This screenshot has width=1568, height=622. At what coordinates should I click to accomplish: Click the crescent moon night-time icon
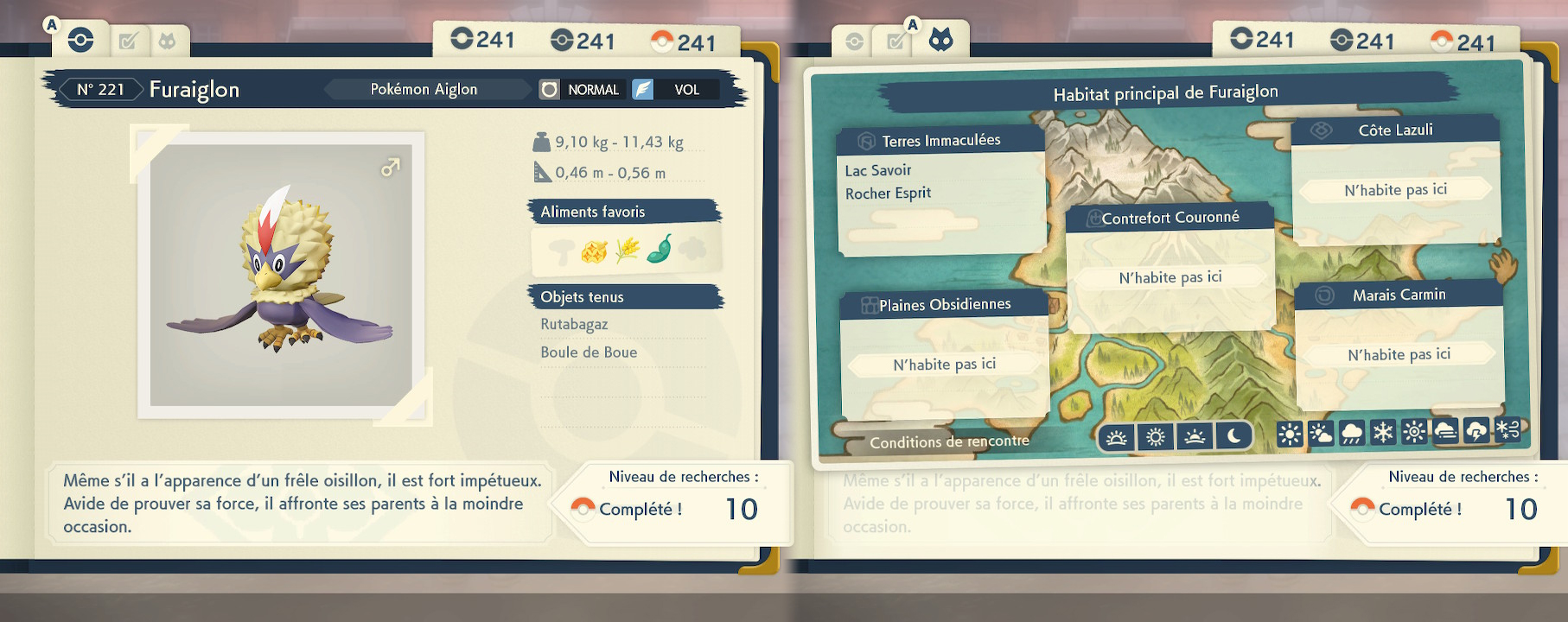(1233, 437)
